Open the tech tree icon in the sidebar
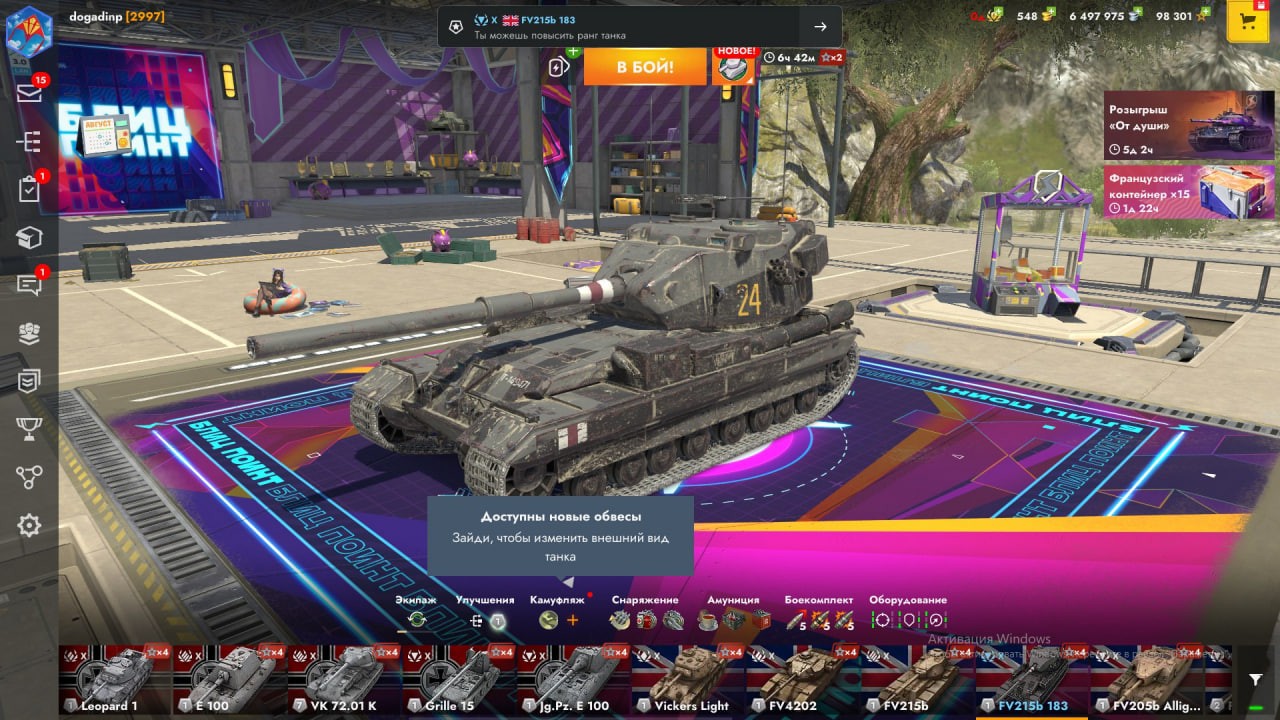The height and width of the screenshot is (720, 1280). [x=29, y=141]
